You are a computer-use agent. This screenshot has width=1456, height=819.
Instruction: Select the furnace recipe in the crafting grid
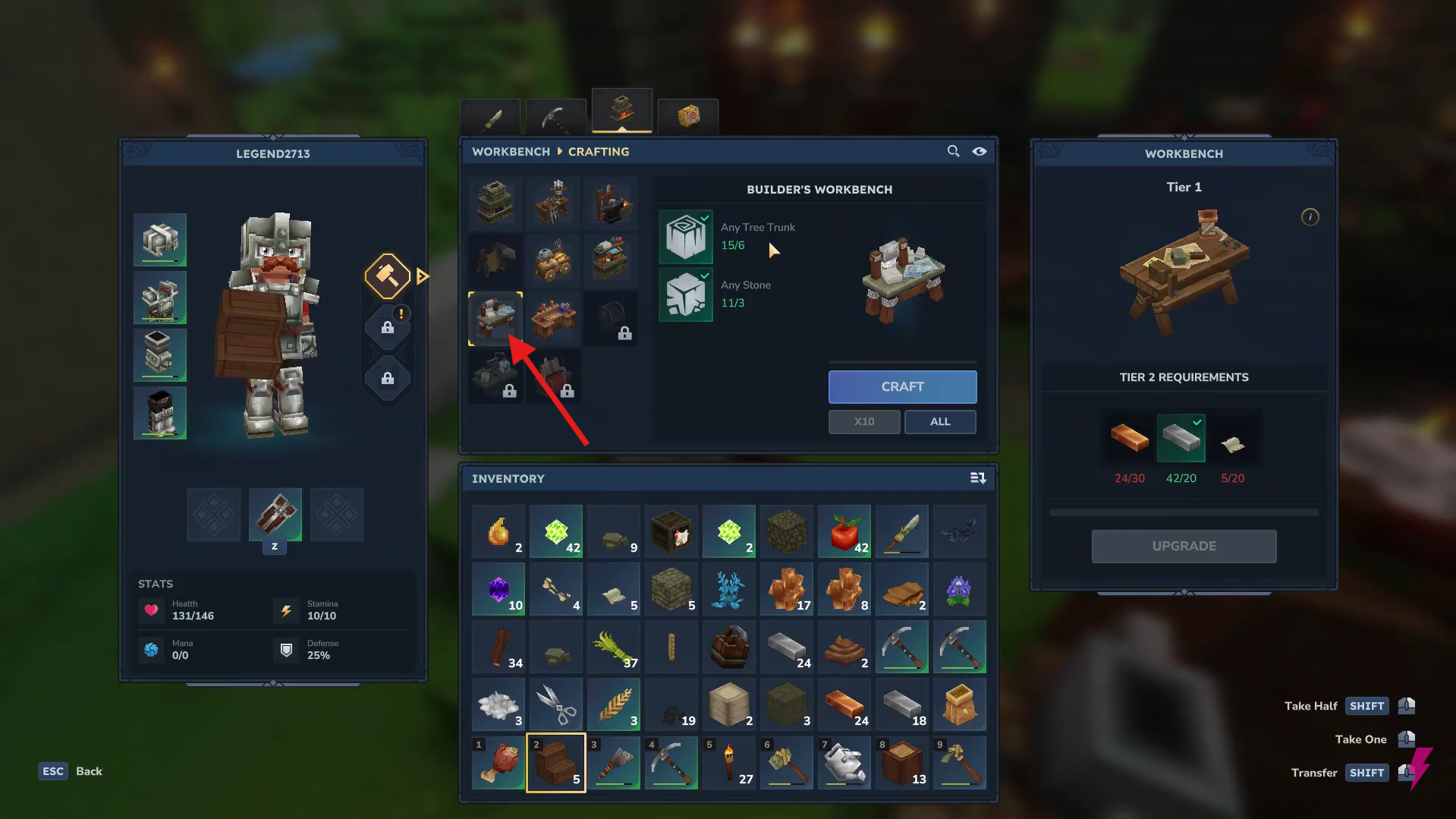coord(495,203)
